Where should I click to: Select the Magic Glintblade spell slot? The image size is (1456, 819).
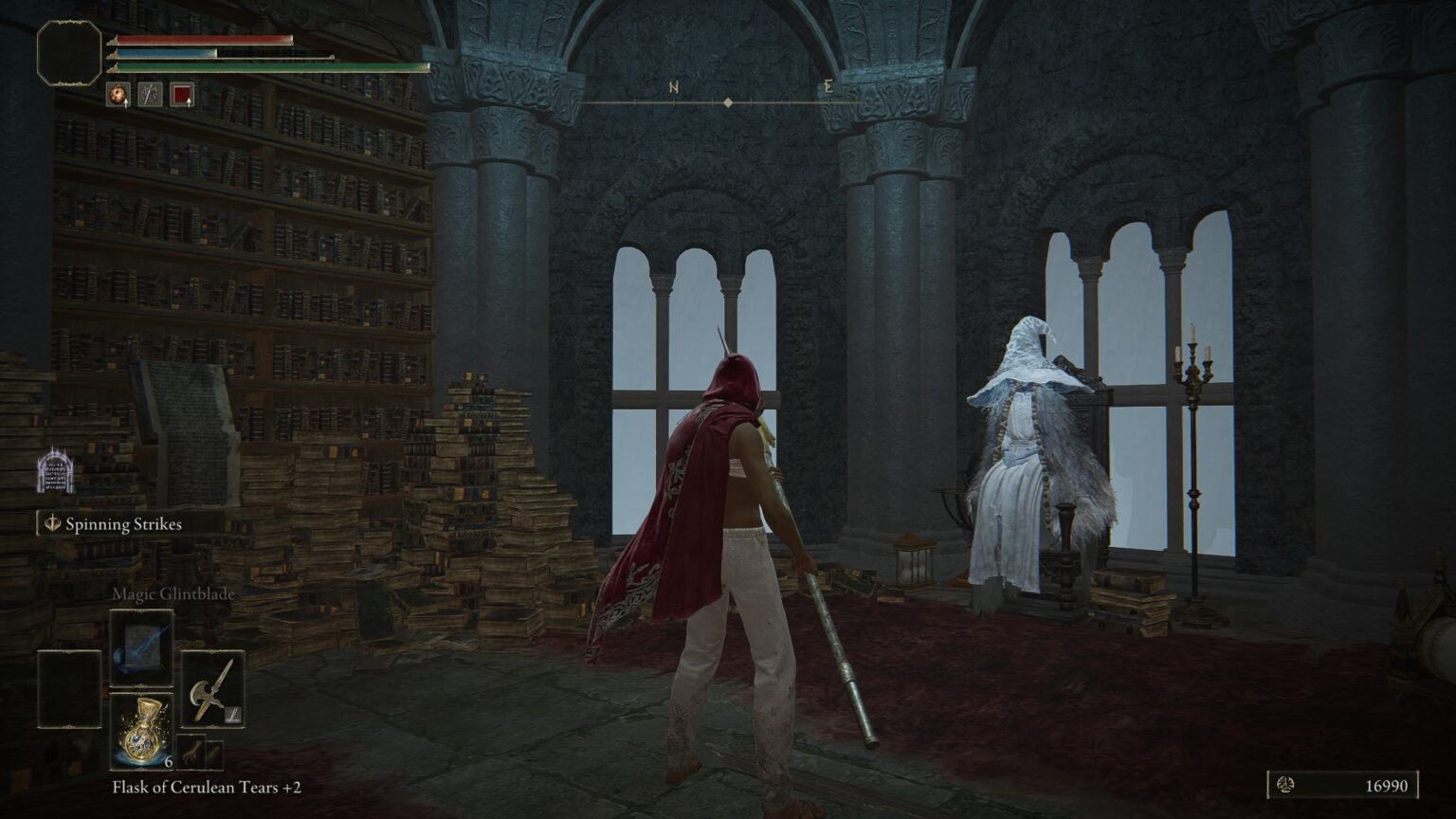141,647
